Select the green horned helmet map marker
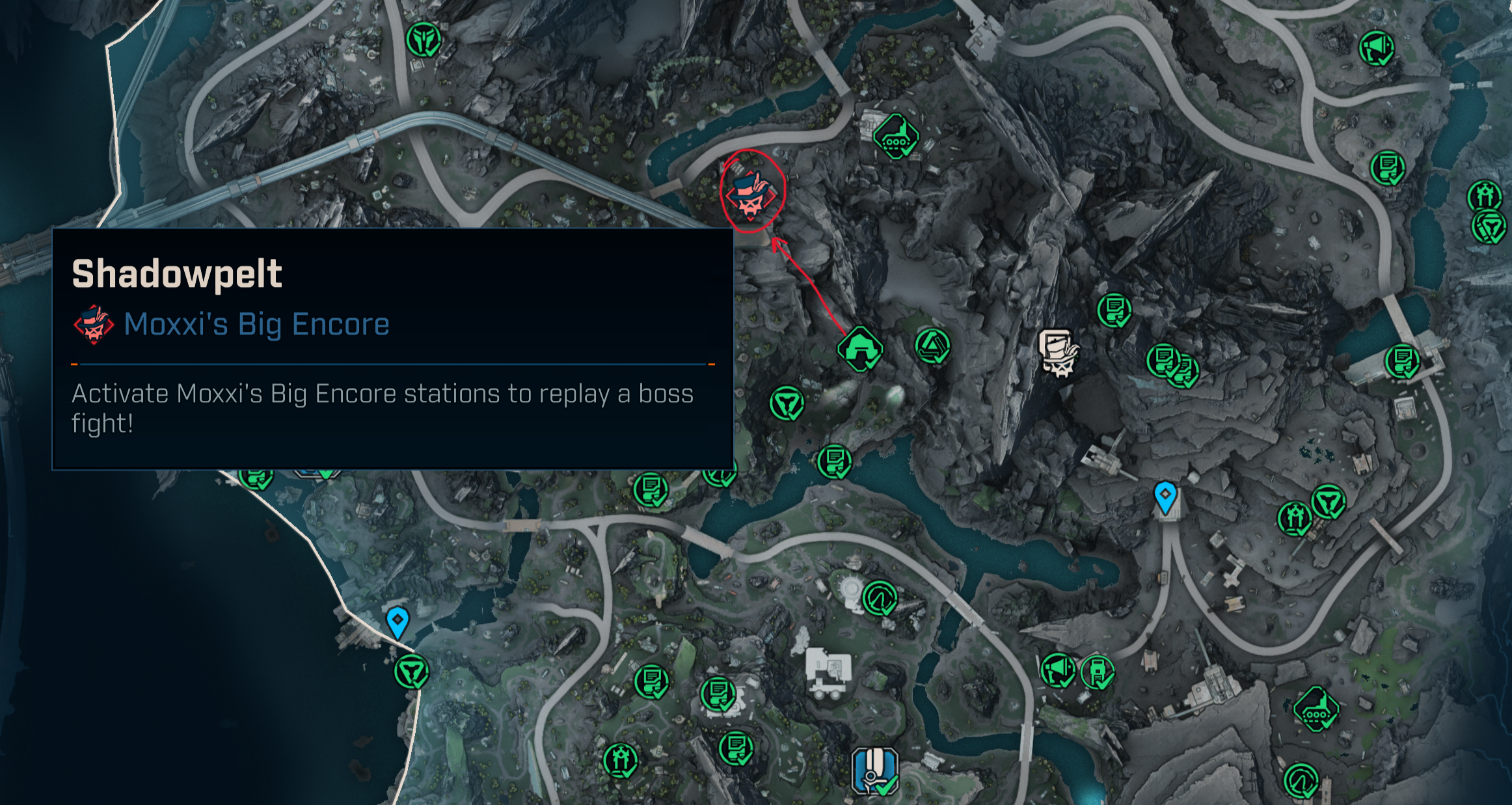This screenshot has width=1512, height=805. click(424, 40)
